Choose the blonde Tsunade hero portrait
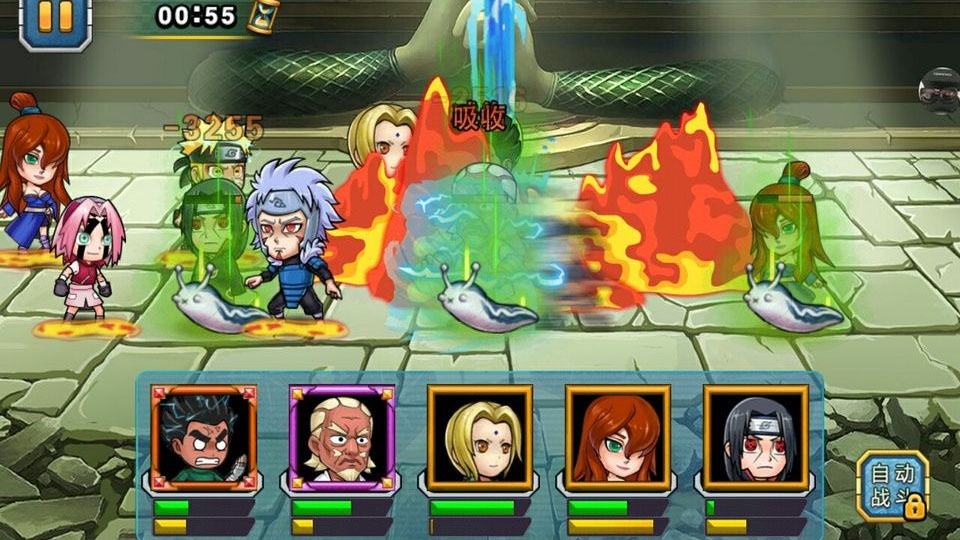Image resolution: width=960 pixels, height=540 pixels. (x=480, y=436)
